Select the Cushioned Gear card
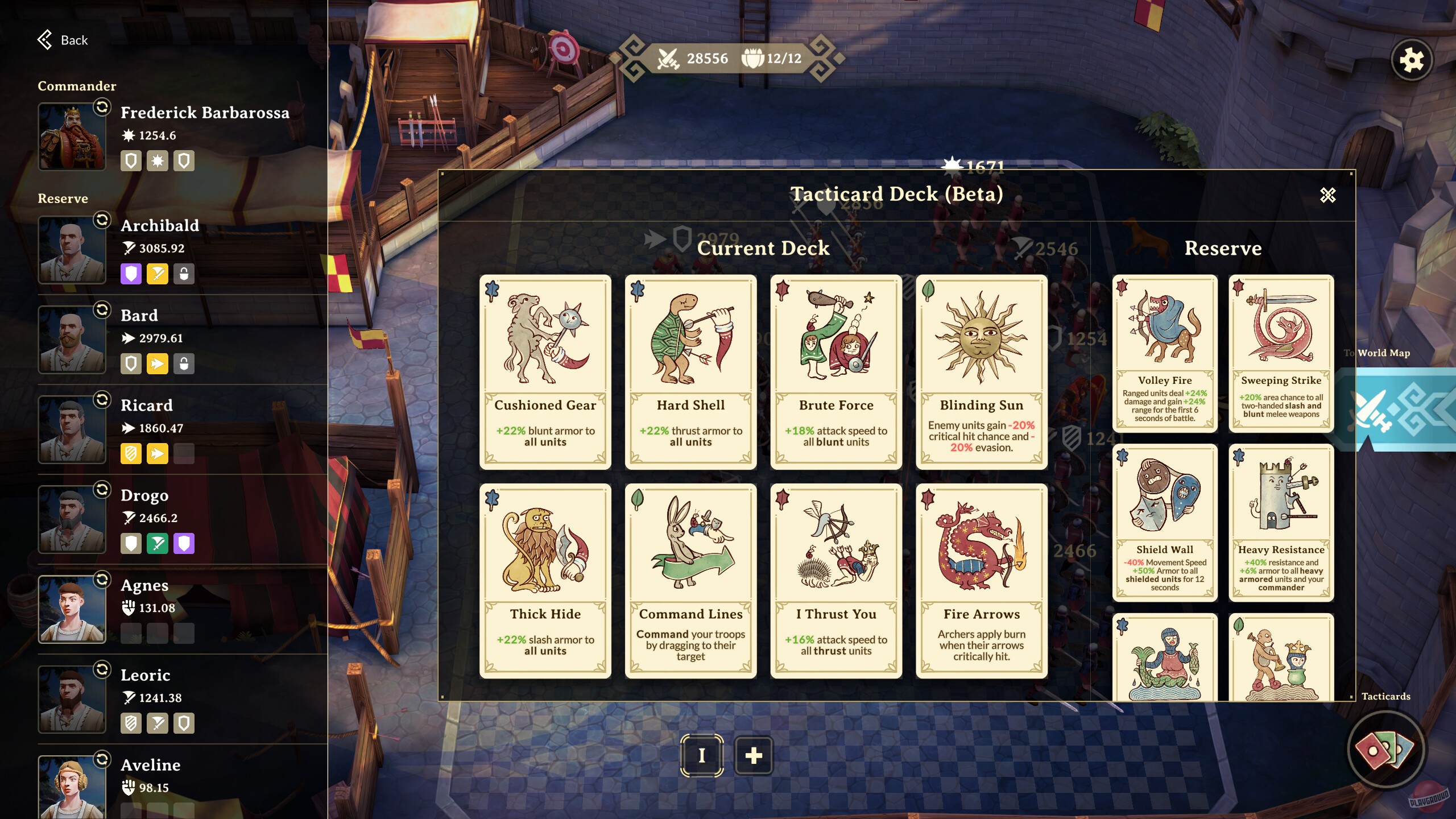This screenshot has width=1456, height=819. coord(545,371)
